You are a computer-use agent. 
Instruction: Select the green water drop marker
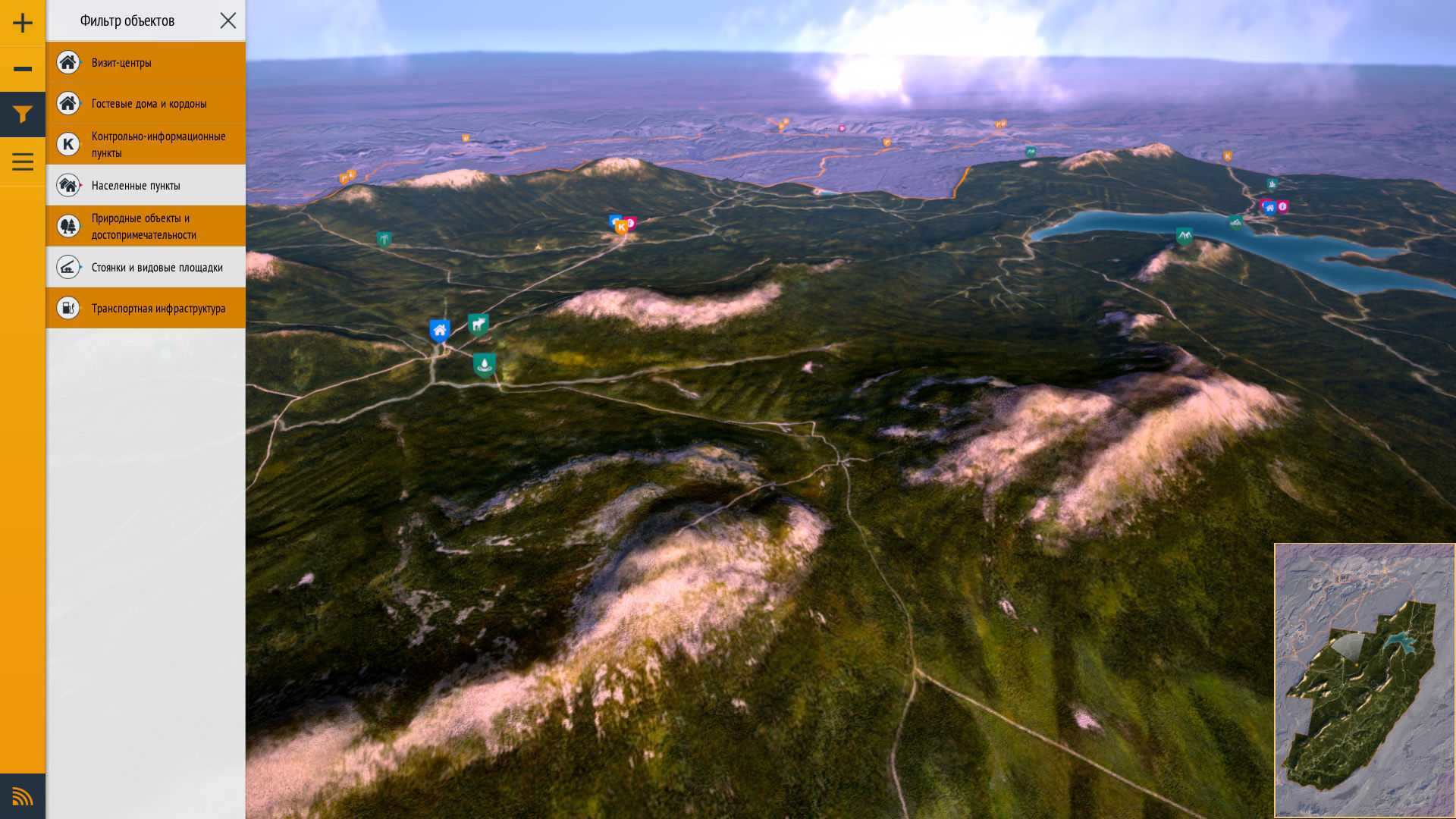click(x=484, y=365)
